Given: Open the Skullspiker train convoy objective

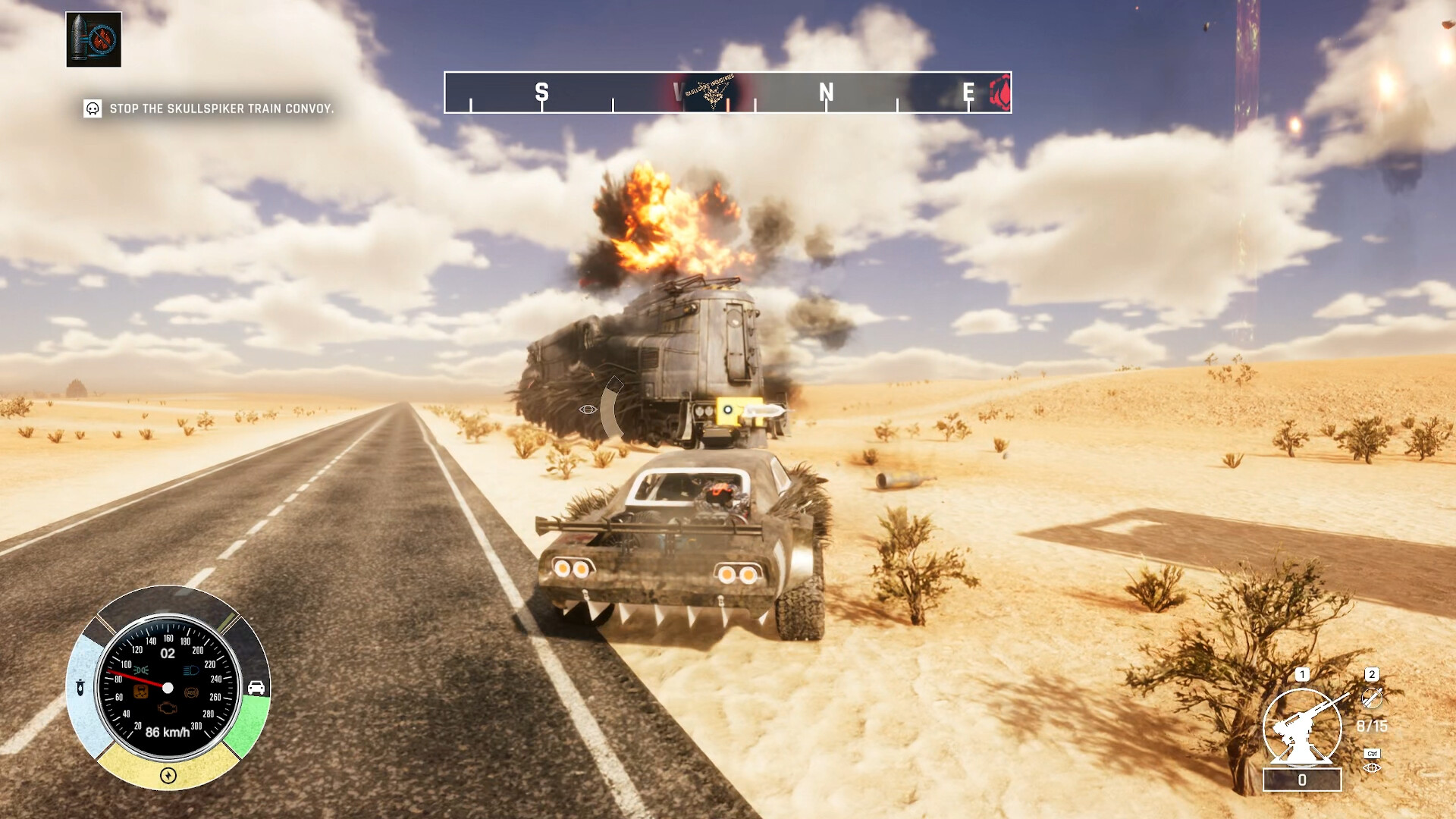Looking at the screenshot, I should (221, 108).
